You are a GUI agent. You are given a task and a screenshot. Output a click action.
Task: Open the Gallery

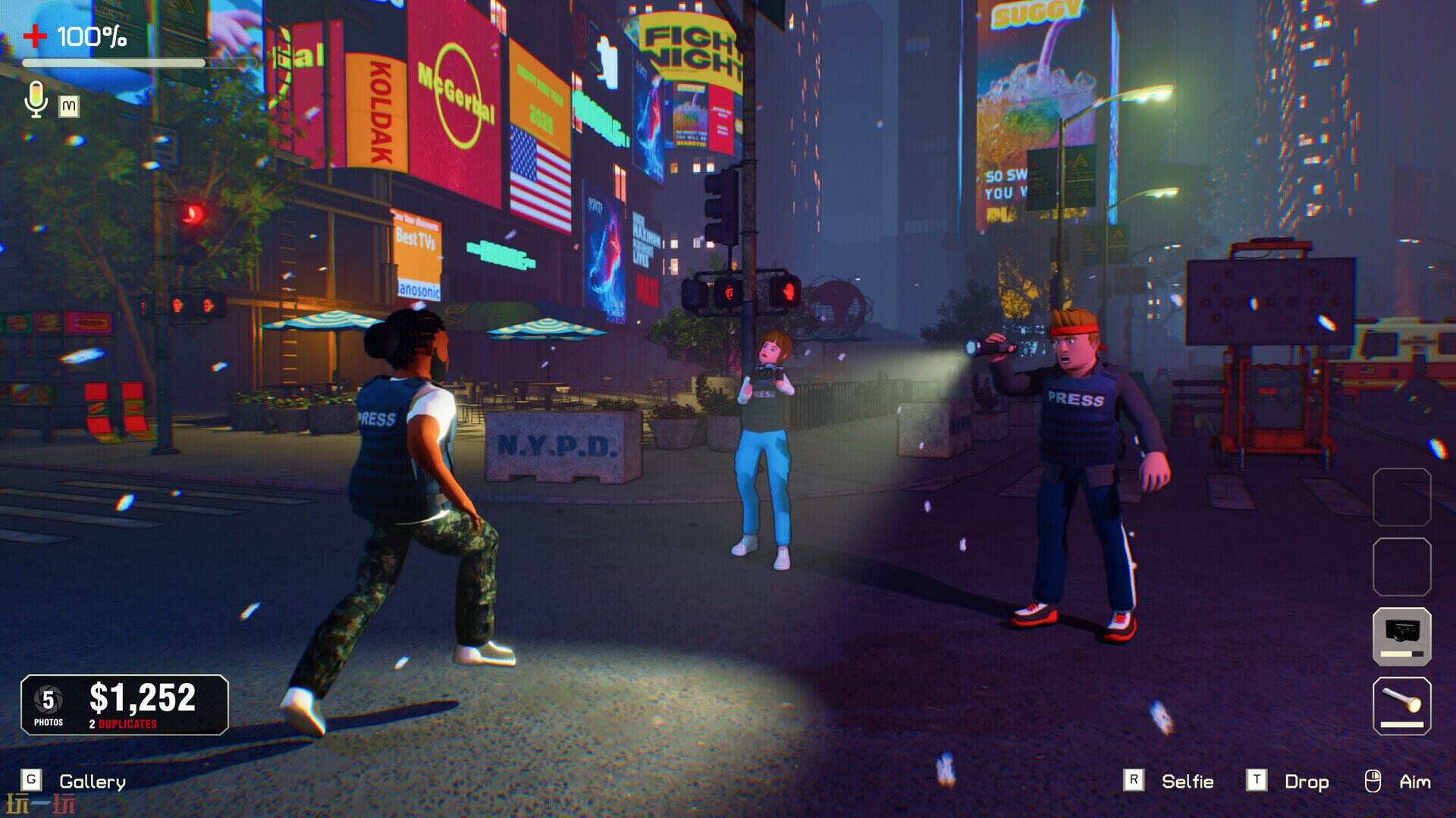tap(92, 782)
